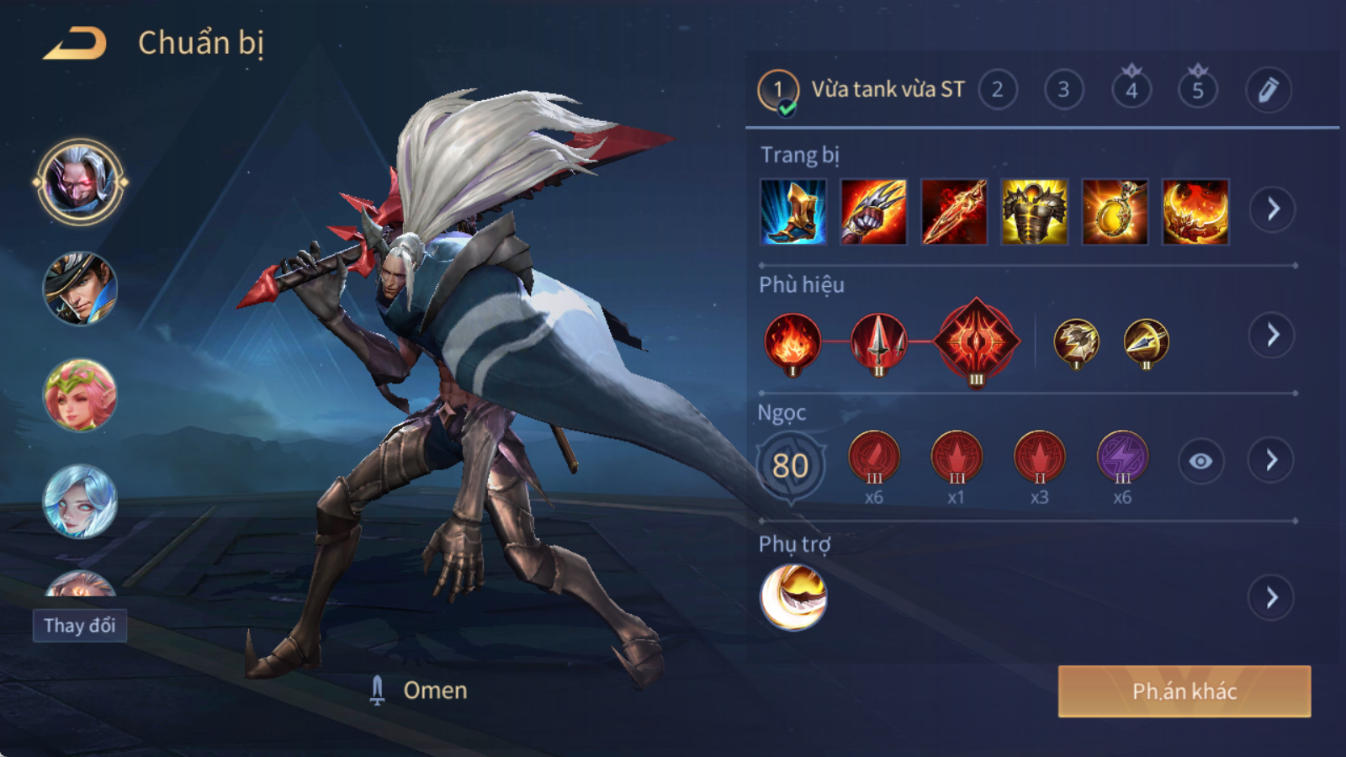Image resolution: width=1346 pixels, height=757 pixels.
Task: Select the cowboy hat hero portrait
Action: point(80,289)
